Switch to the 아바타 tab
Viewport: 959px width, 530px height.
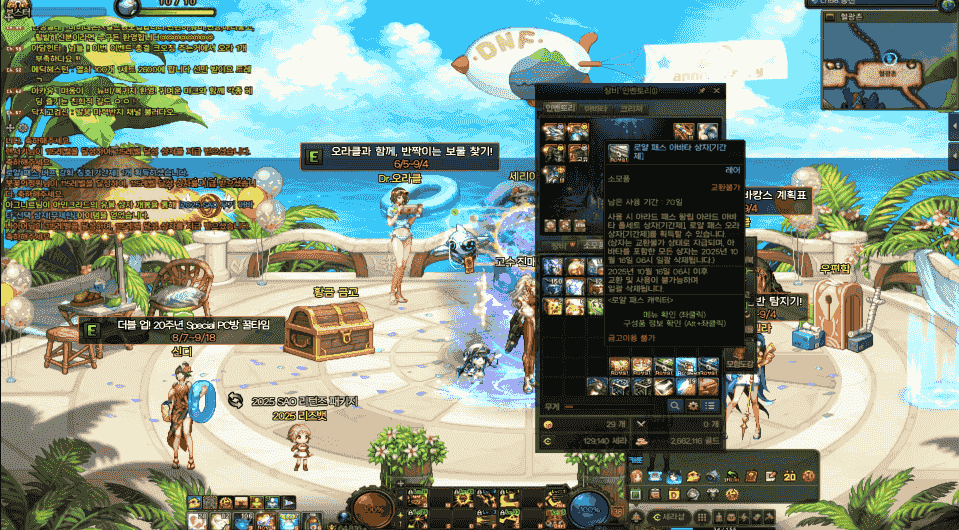point(595,108)
